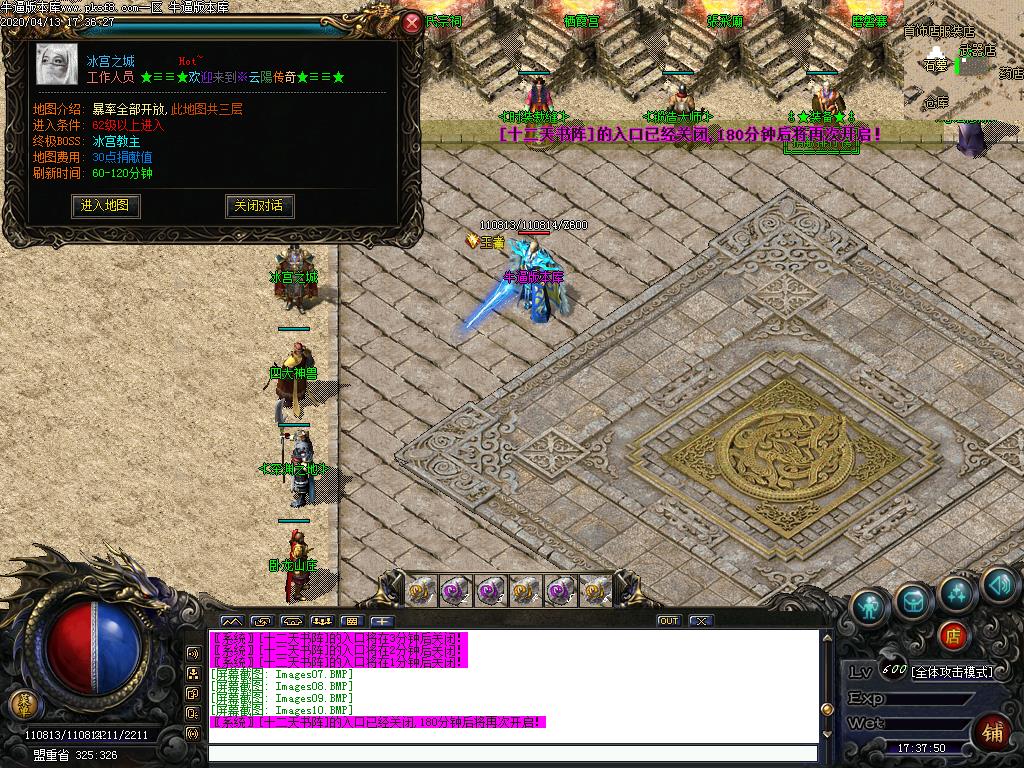
Task: Open the skills sparkle icon
Action: [957, 592]
